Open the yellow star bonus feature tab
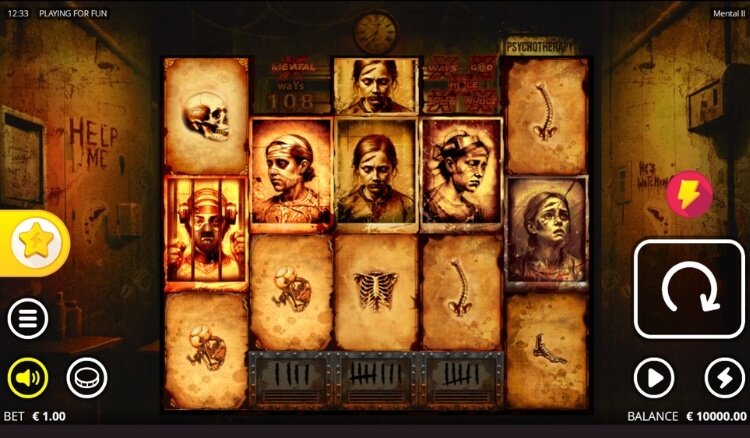 (35, 242)
